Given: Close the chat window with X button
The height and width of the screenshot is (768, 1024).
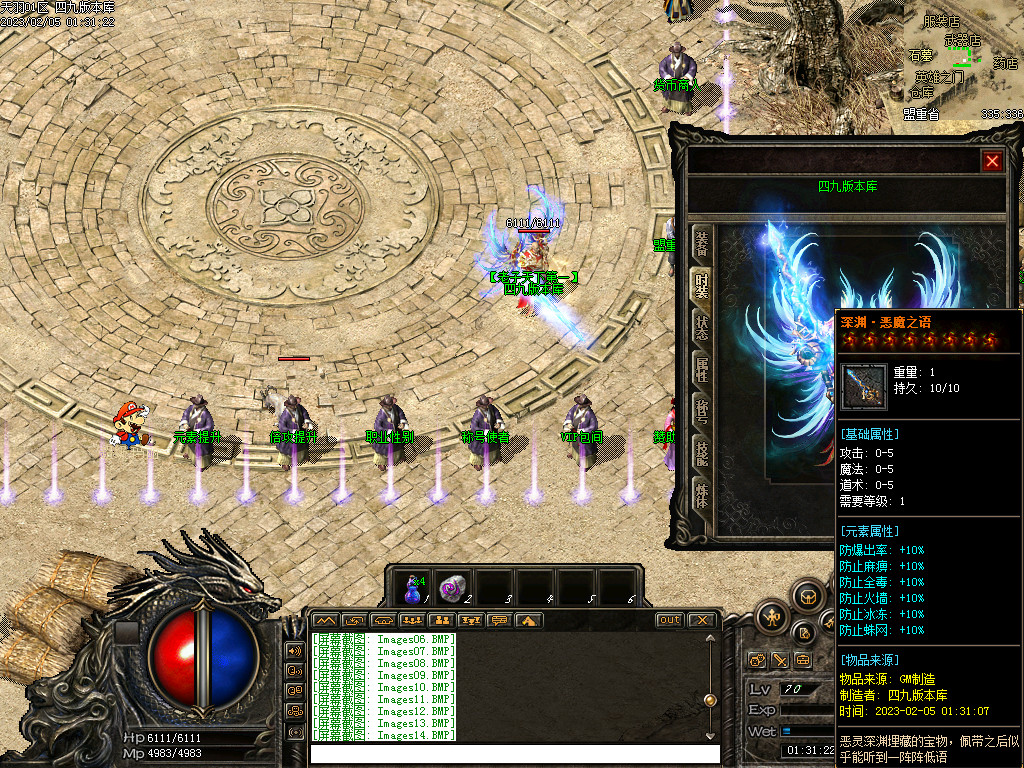Looking at the screenshot, I should coord(702,620).
